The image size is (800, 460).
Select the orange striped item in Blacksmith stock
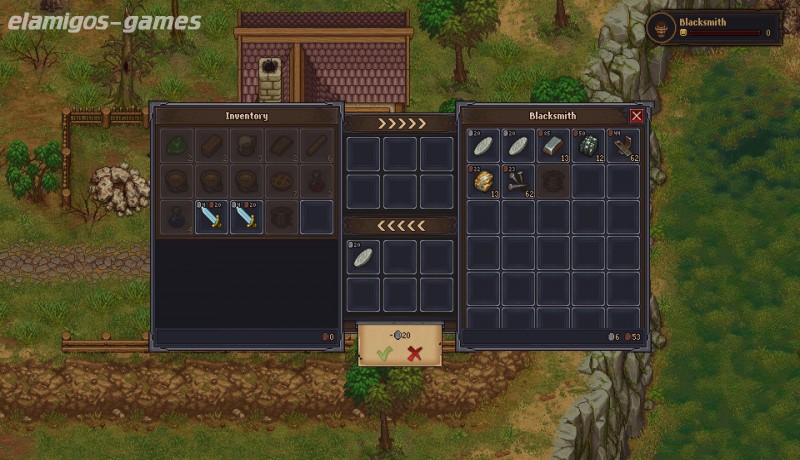coord(484,181)
